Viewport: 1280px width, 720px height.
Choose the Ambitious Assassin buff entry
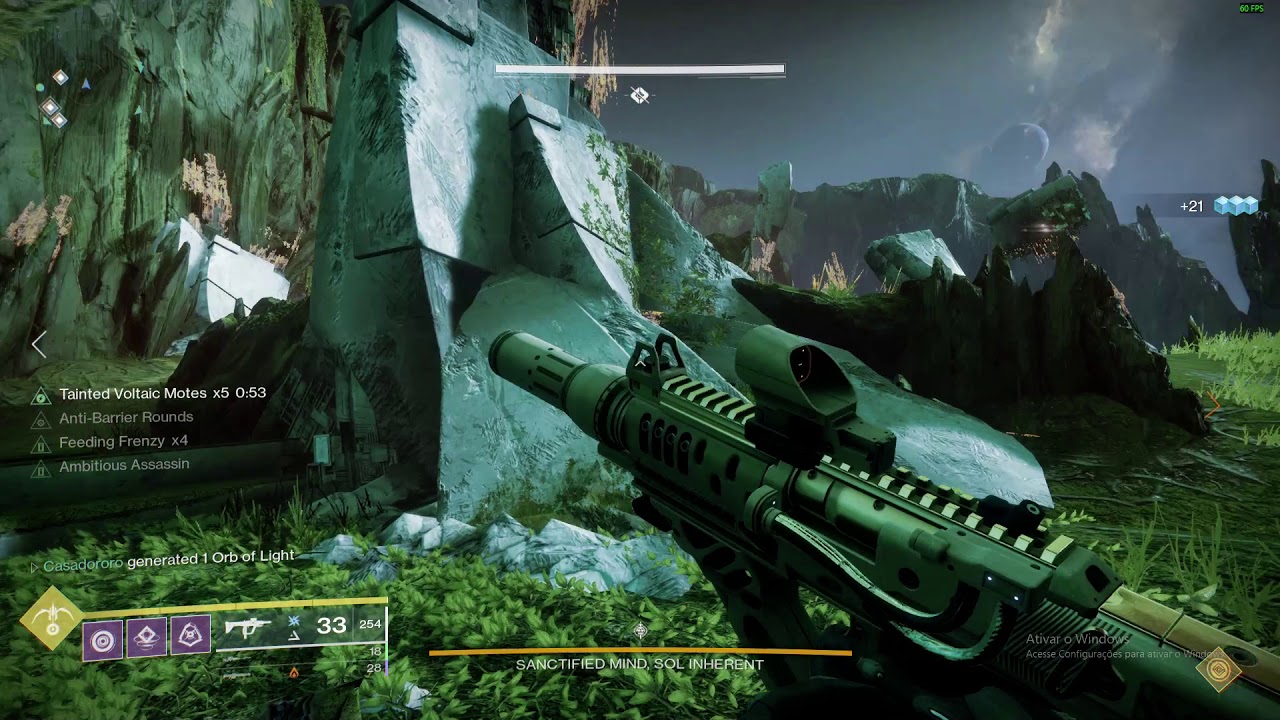[124, 465]
